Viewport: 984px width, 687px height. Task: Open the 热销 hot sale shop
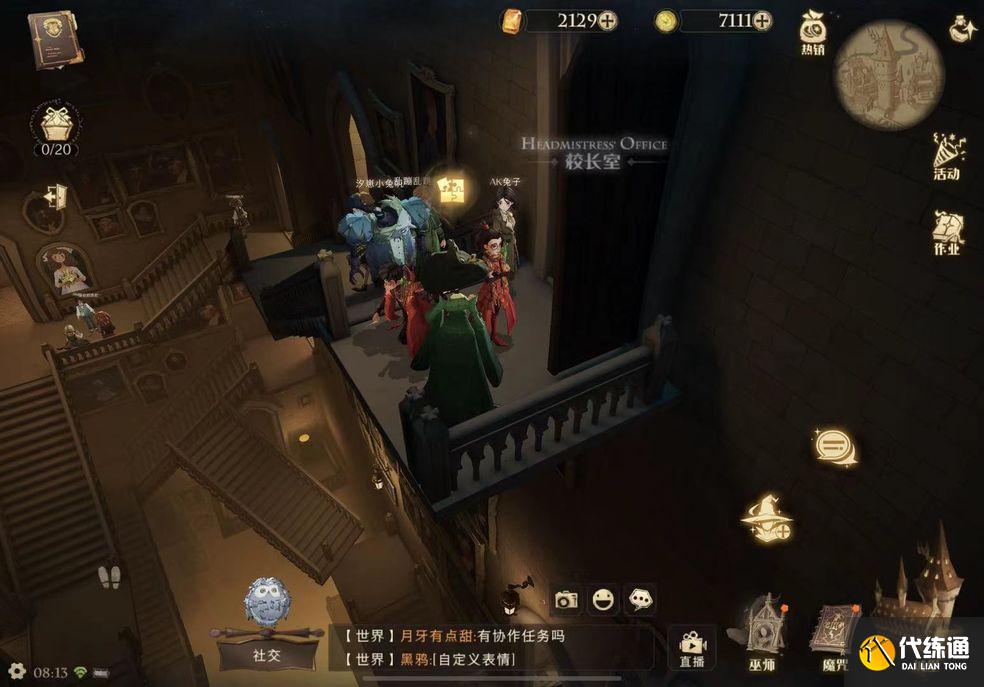(812, 33)
